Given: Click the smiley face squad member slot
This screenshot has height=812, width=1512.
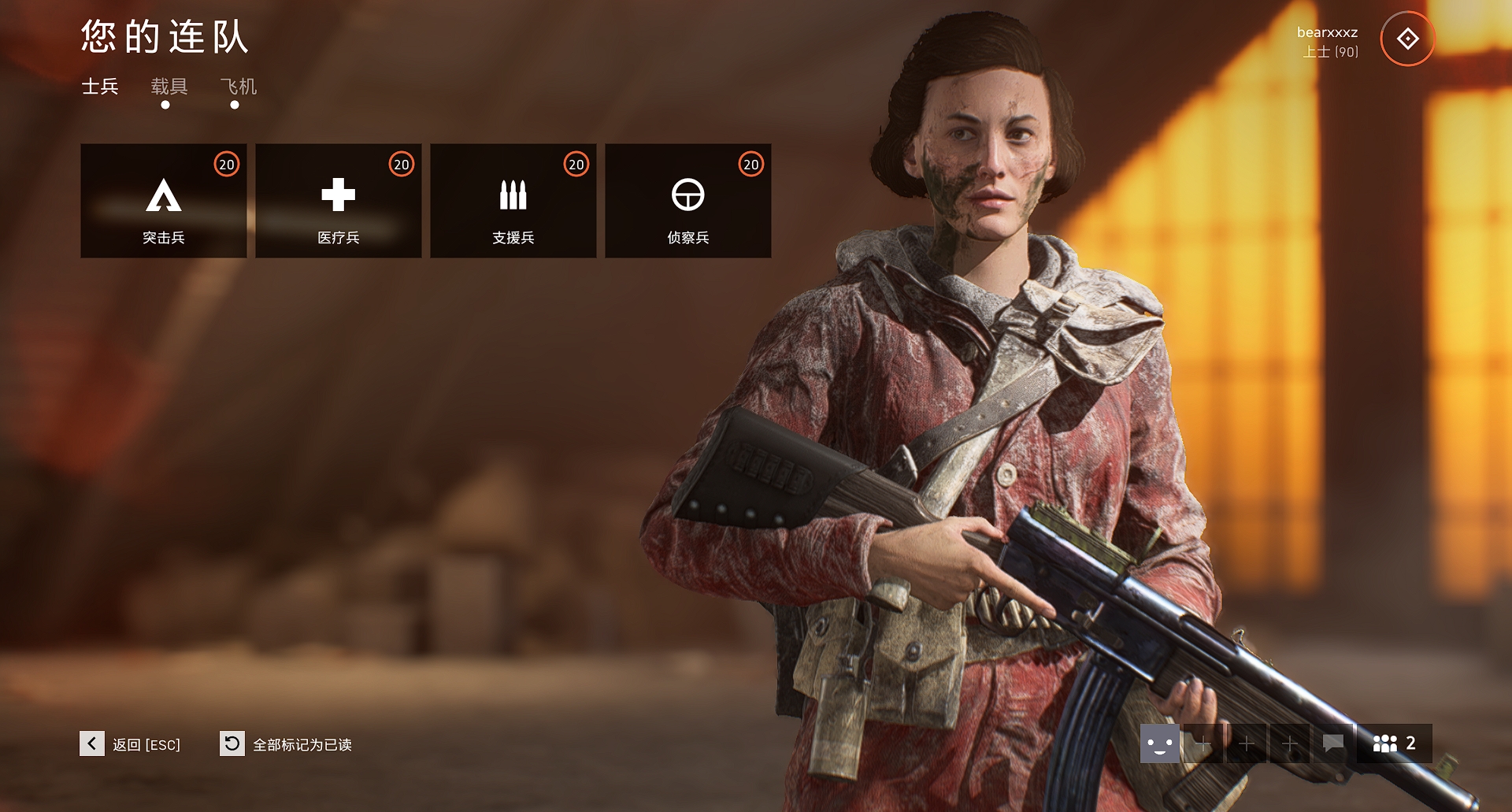Looking at the screenshot, I should (x=1159, y=743).
